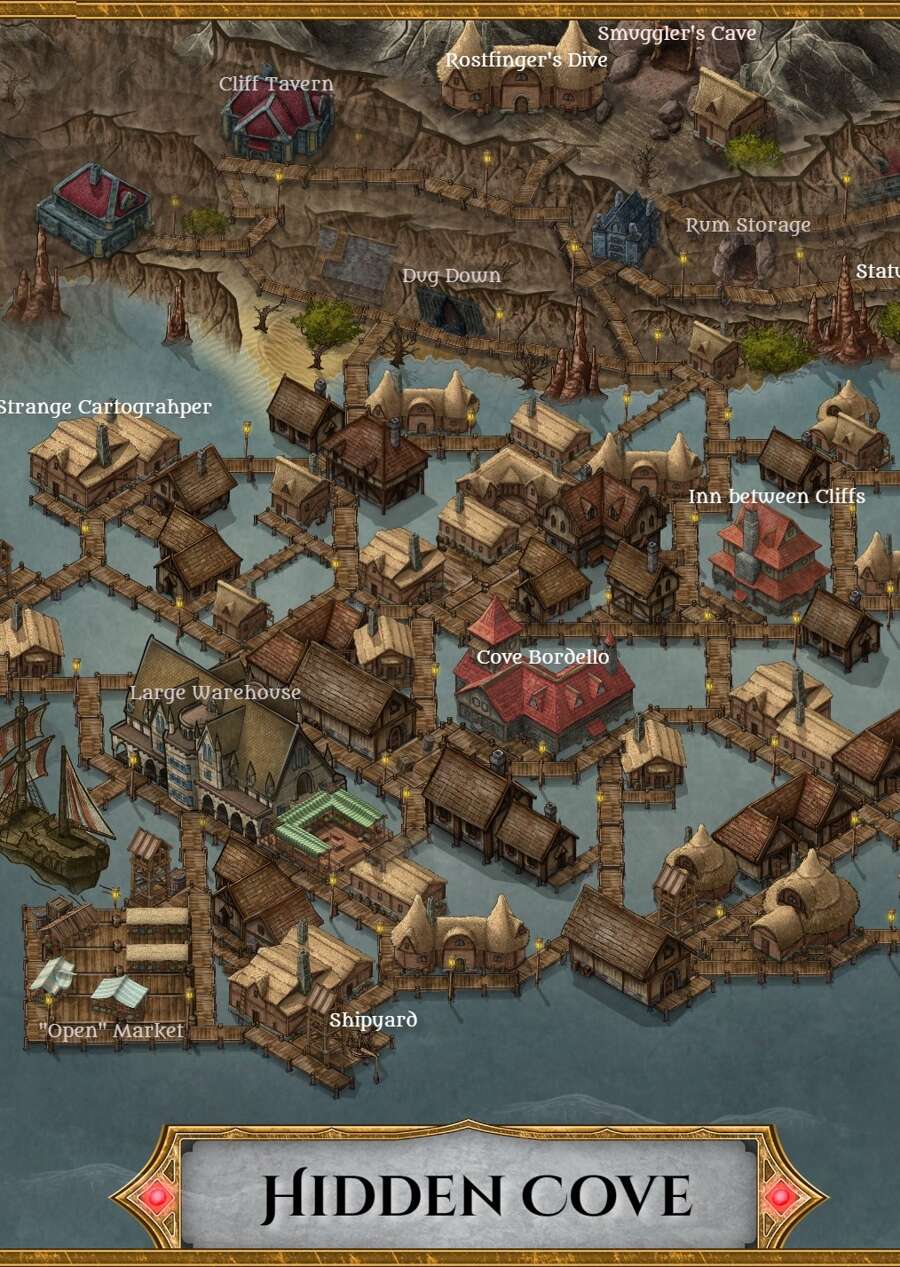The image size is (900, 1267).
Task: Select the Cliff Tavern map label
Action: pos(276,84)
